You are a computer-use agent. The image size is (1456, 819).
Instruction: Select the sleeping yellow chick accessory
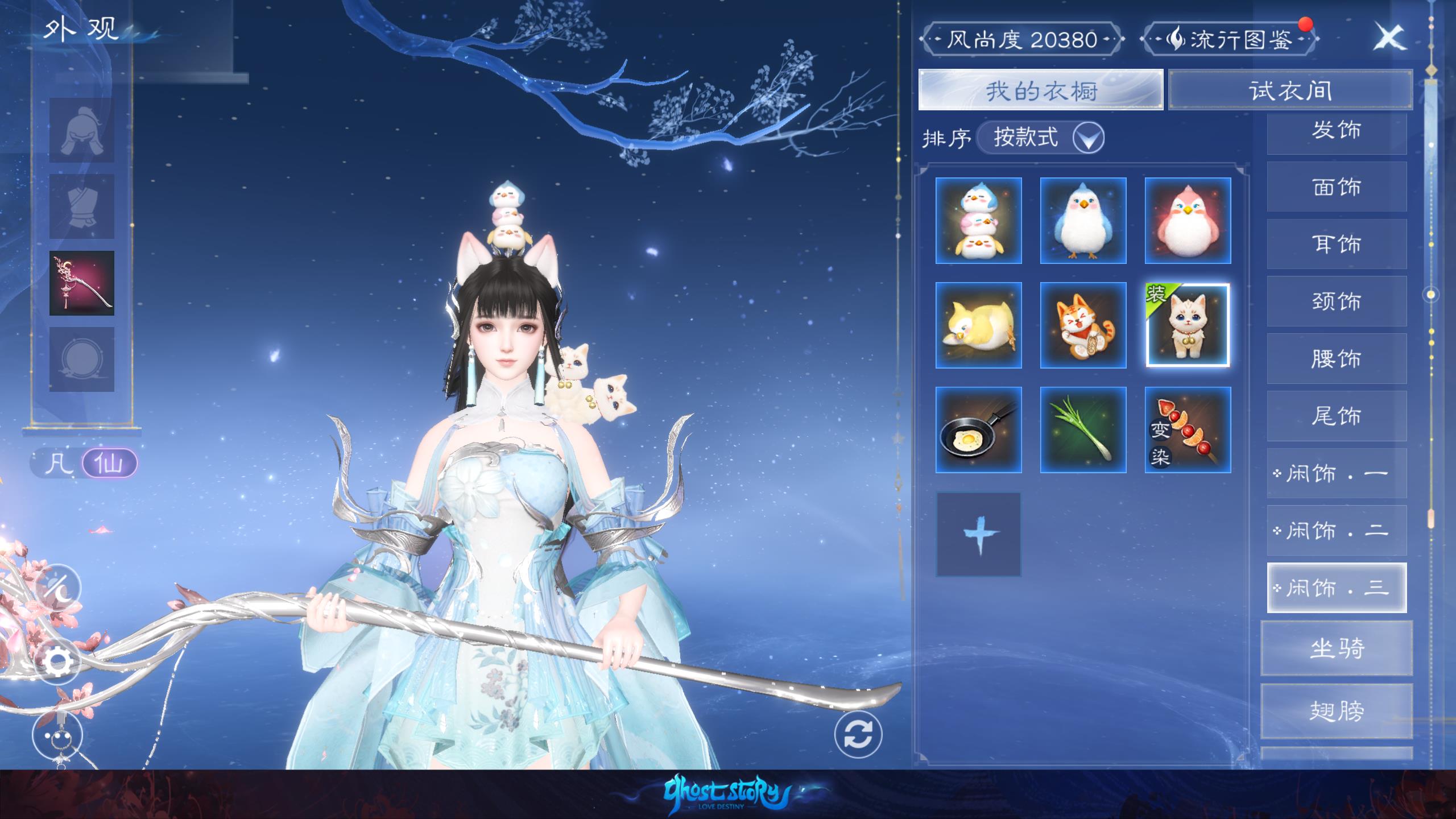click(978, 325)
